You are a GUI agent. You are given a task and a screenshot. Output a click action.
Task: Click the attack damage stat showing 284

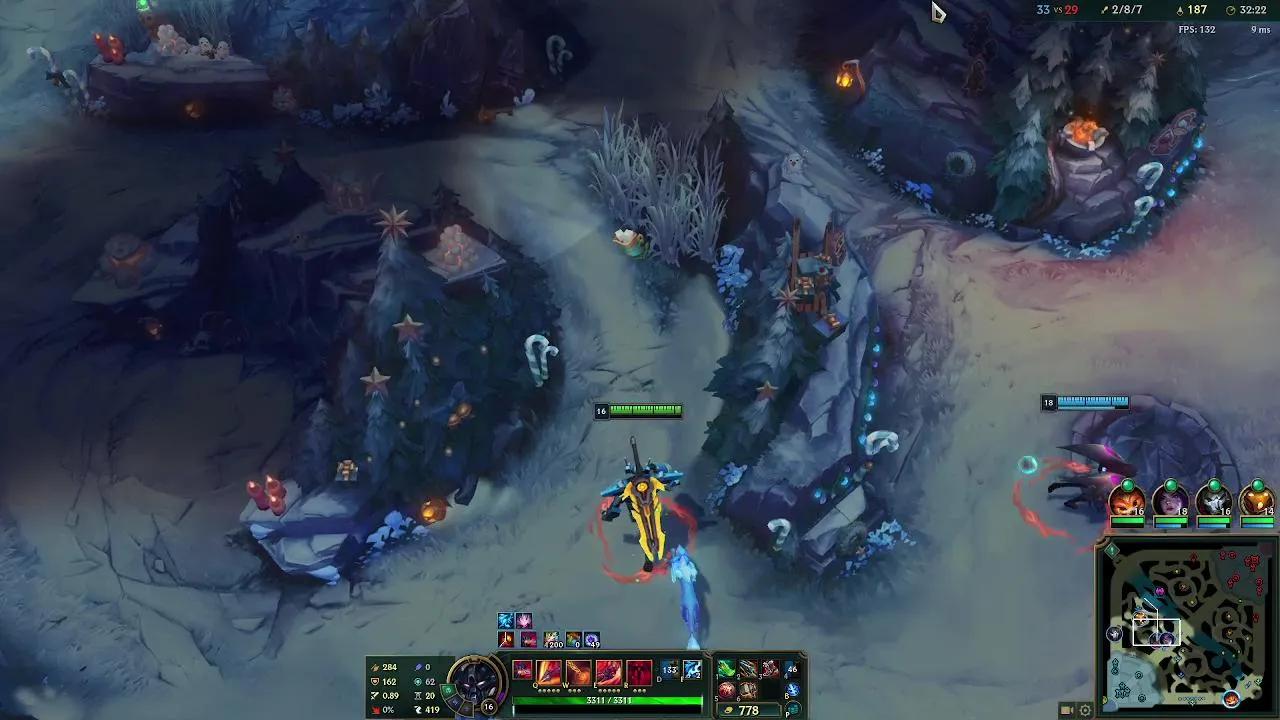coord(389,667)
